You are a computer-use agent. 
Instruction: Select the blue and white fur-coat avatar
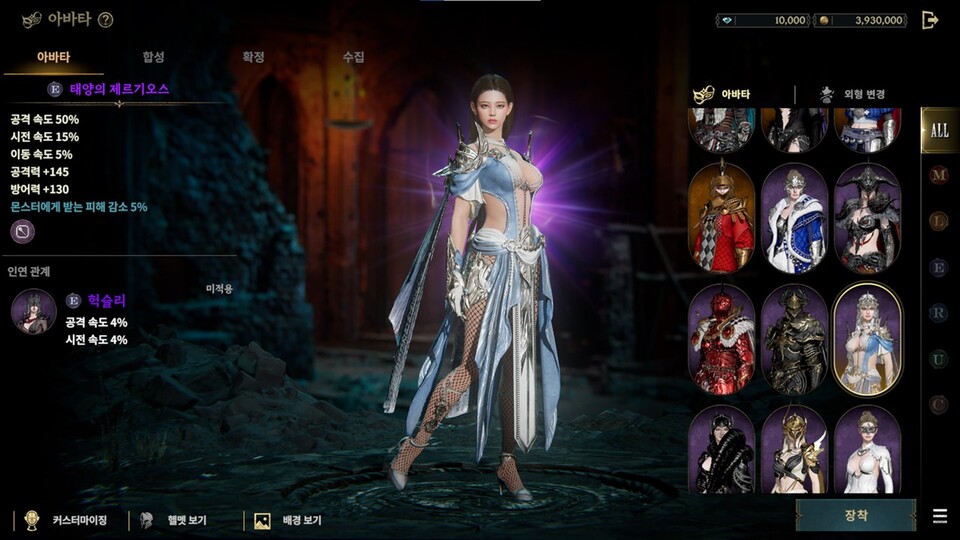795,217
